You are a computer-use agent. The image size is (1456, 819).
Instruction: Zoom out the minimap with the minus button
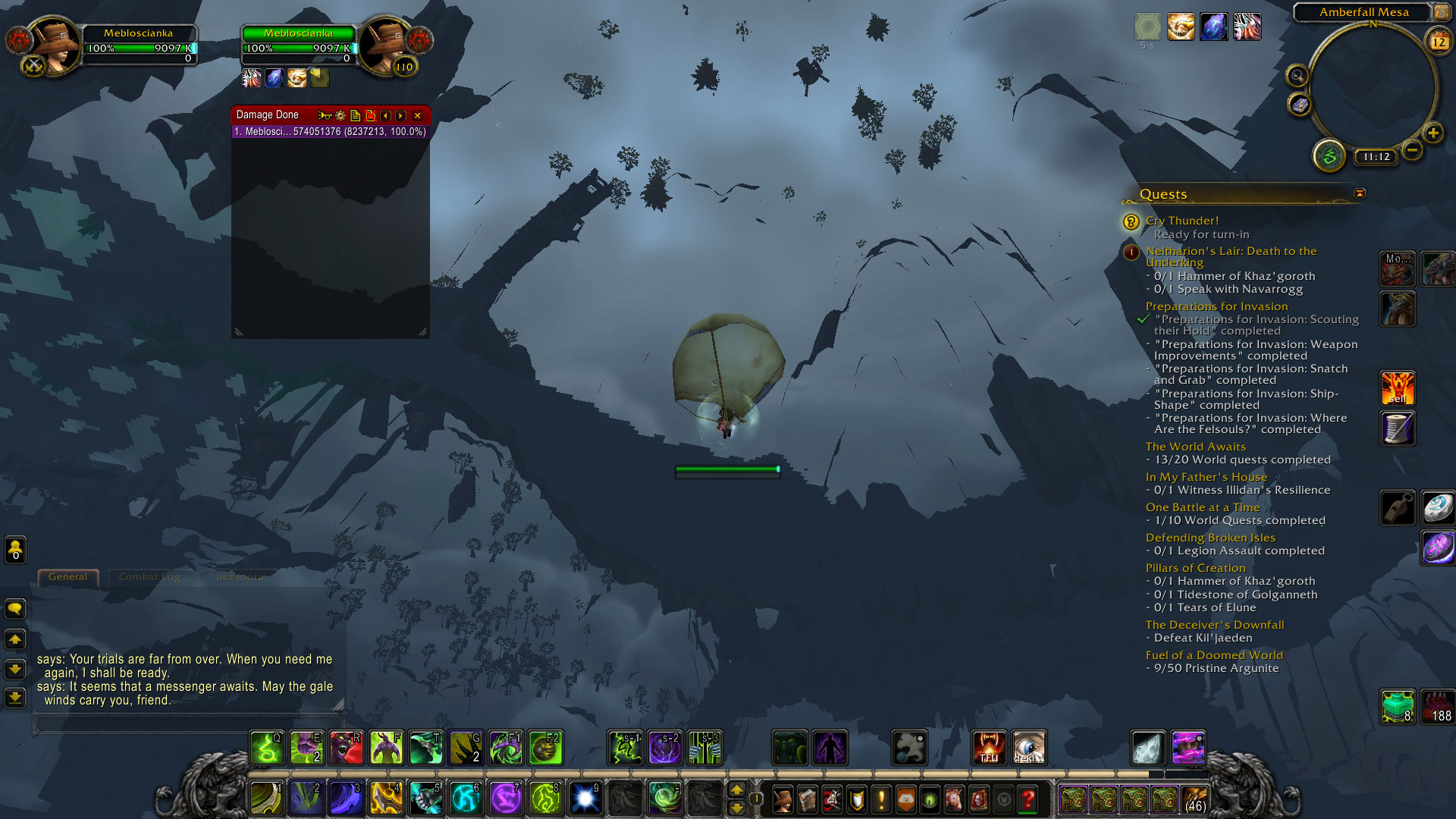pos(1411,150)
